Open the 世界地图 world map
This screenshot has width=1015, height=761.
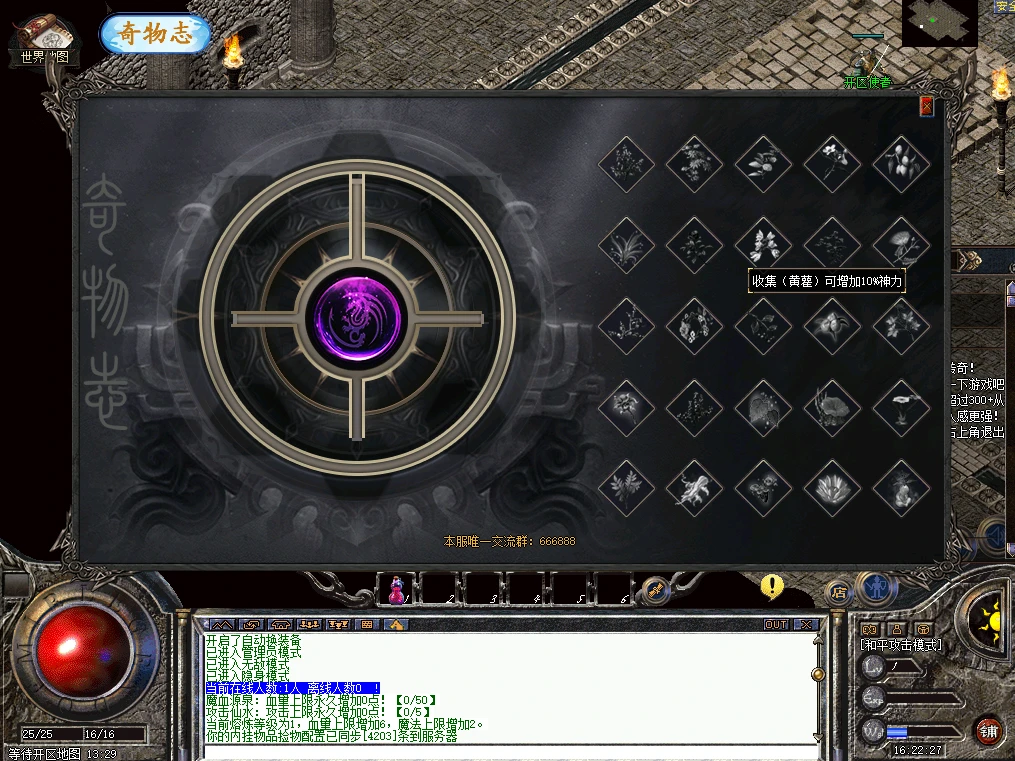[45, 40]
